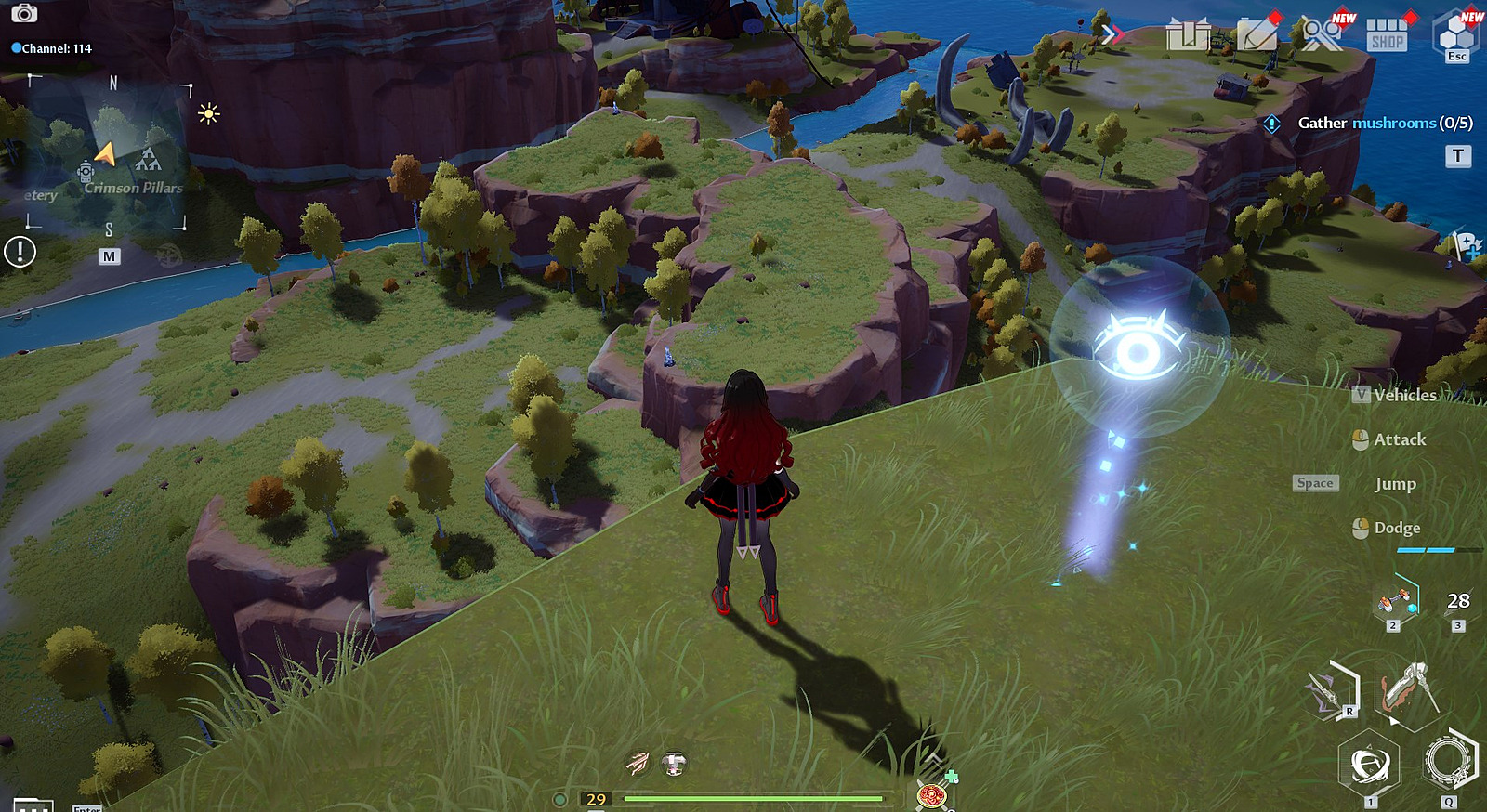Open the Crimson Pillars minimap
The height and width of the screenshot is (812, 1487).
click(107, 153)
